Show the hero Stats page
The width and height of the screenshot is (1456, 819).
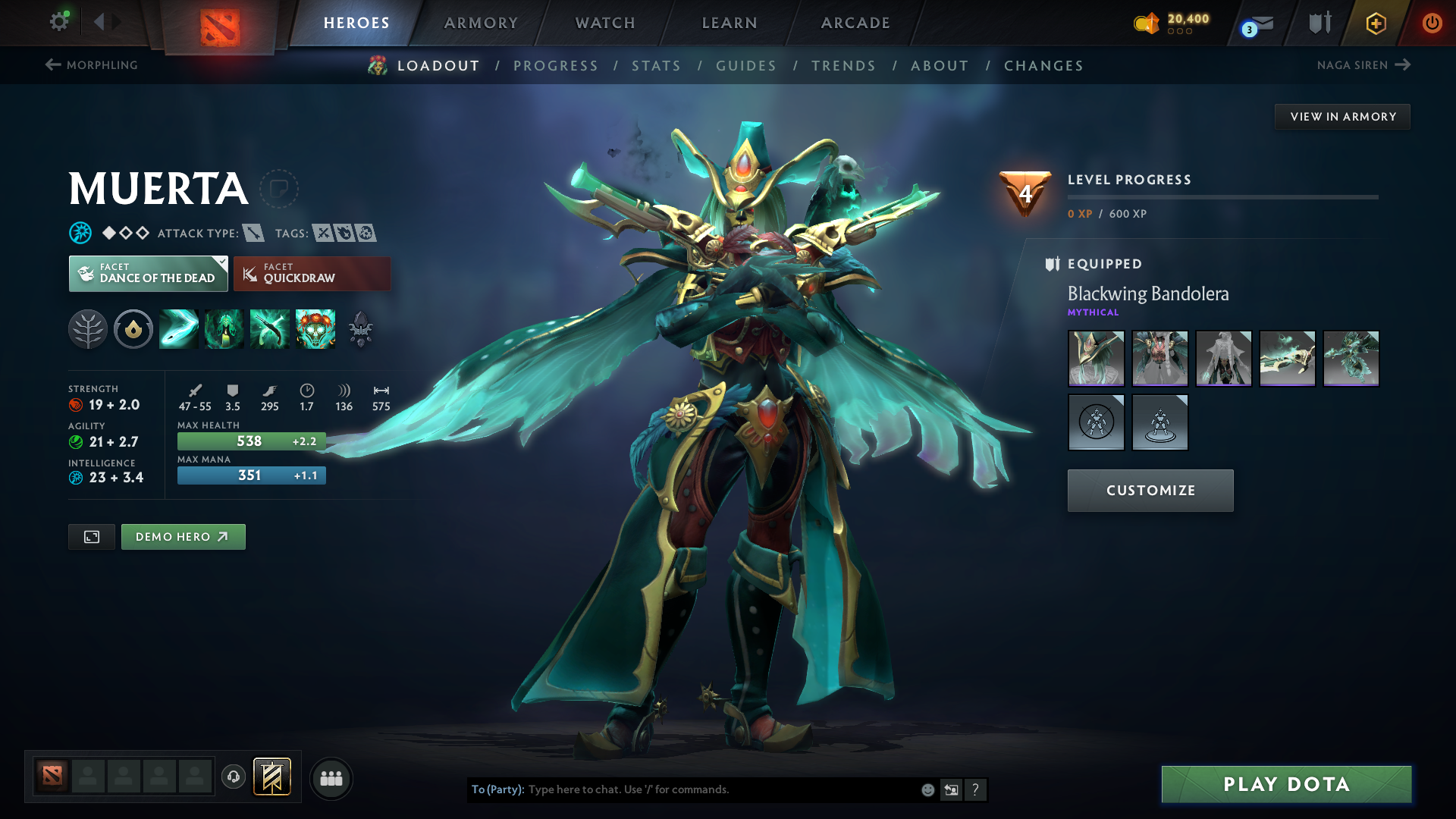click(x=656, y=66)
